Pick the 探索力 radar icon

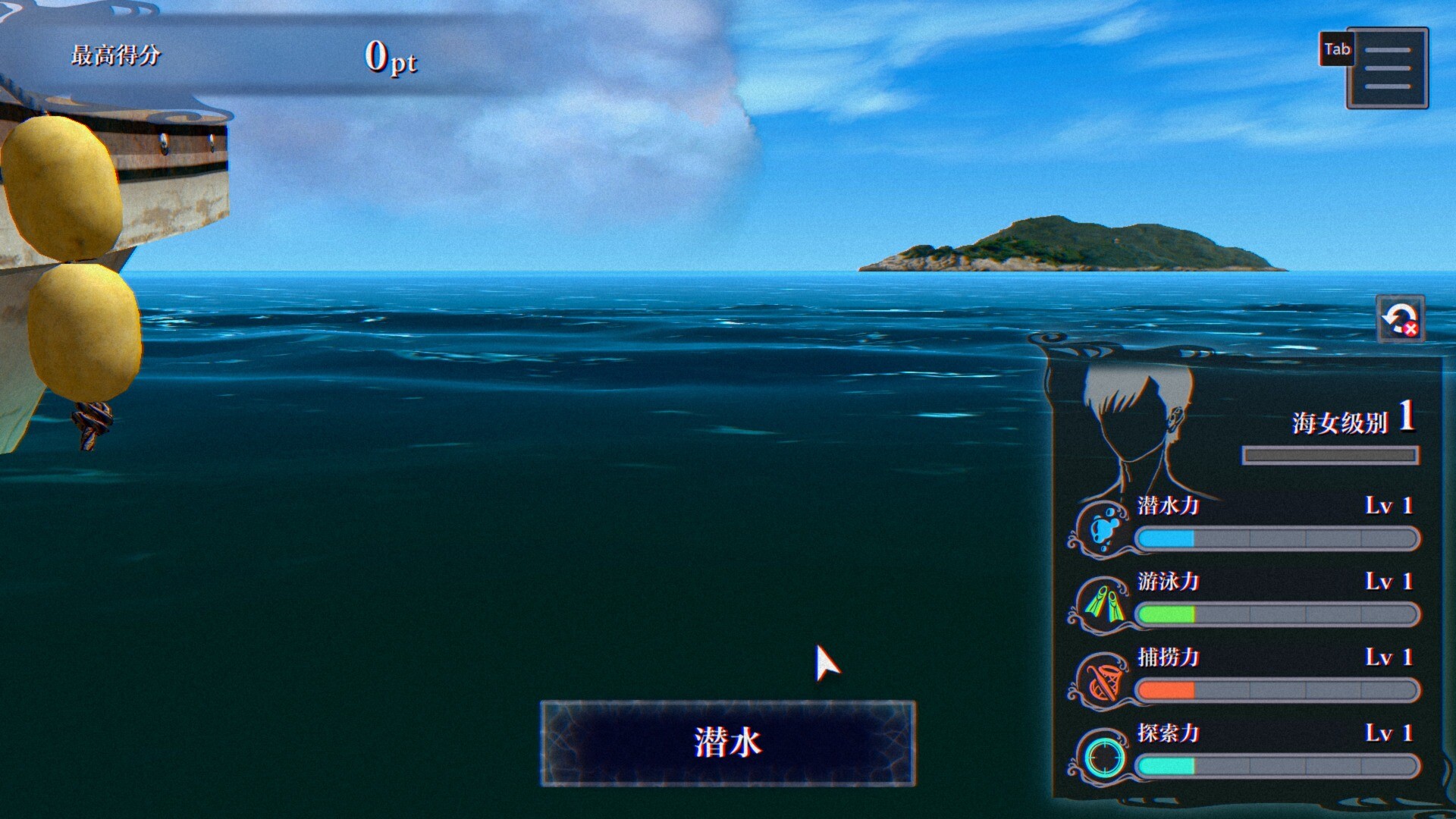[1103, 755]
